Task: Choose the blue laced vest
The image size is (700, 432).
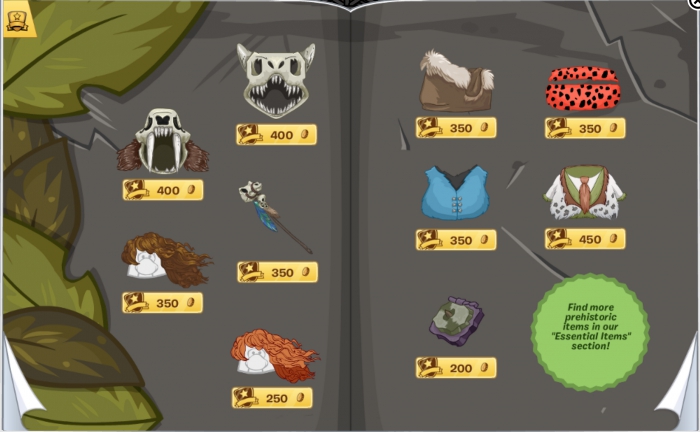Action: [x=455, y=192]
